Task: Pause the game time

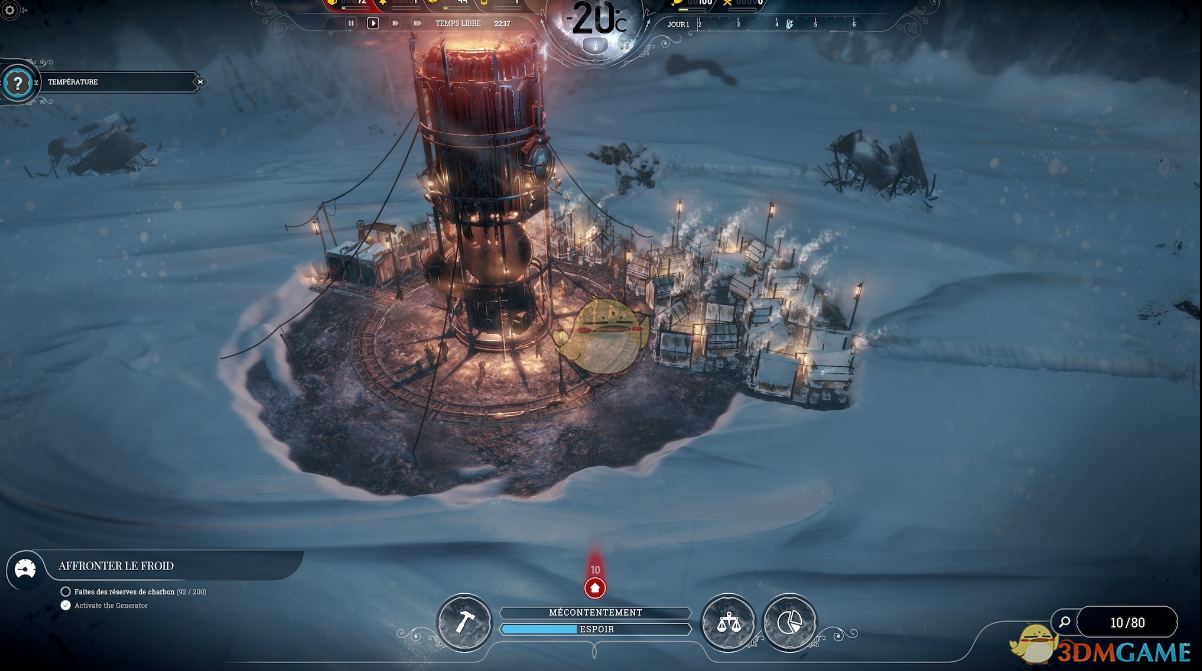Action: [x=350, y=22]
